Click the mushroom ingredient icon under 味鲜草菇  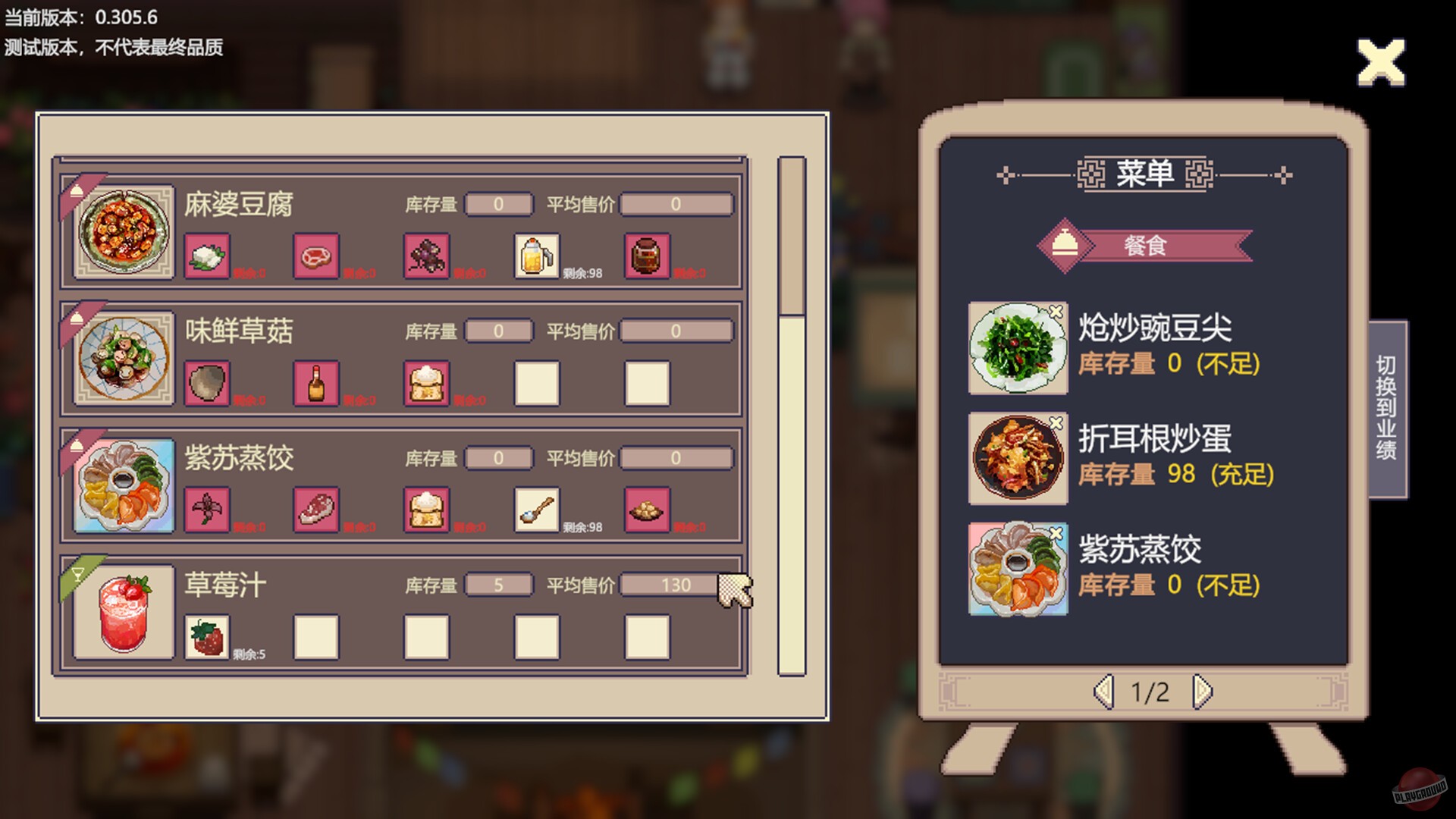coord(208,382)
